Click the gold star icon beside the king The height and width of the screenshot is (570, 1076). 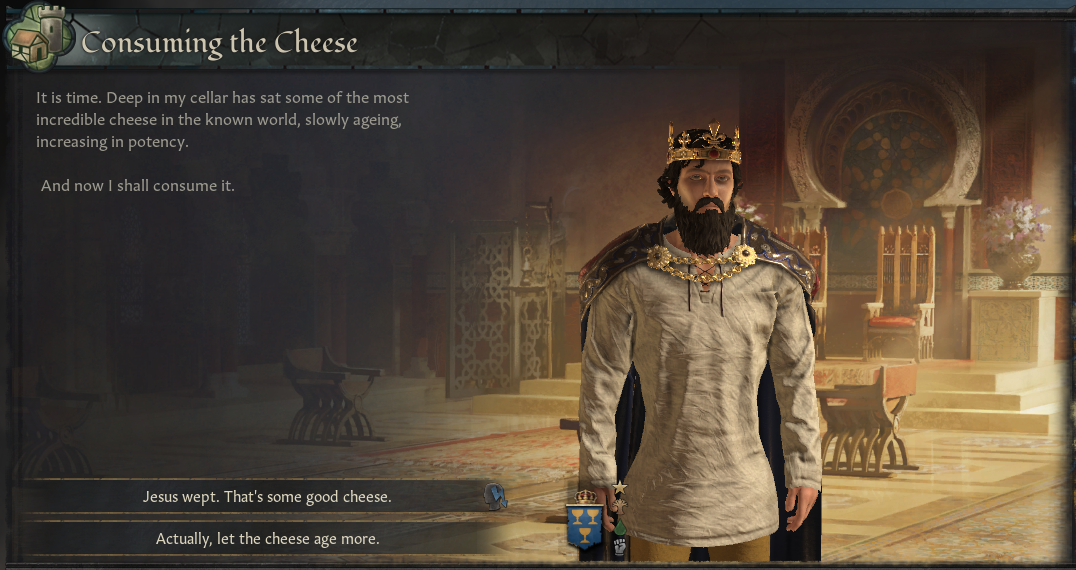[619, 487]
